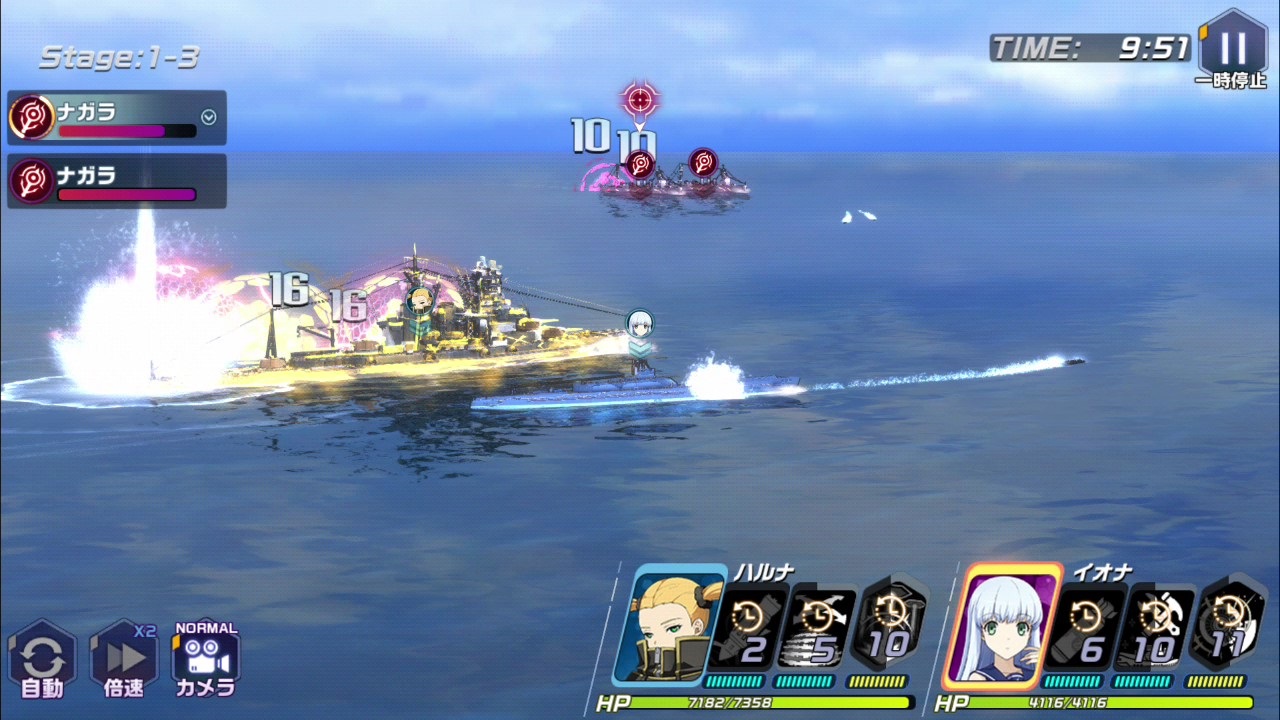Tap the Stage:1-3 label
The width and height of the screenshot is (1280, 720).
118,58
